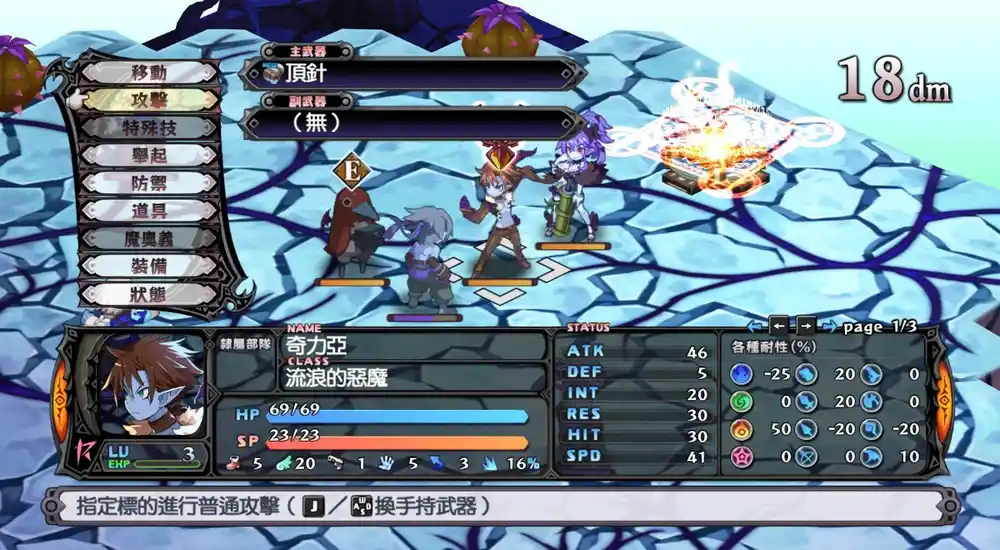This screenshot has height=550, width=1000.
Task: Show the 狀態 (Status) screen
Action: point(148,295)
